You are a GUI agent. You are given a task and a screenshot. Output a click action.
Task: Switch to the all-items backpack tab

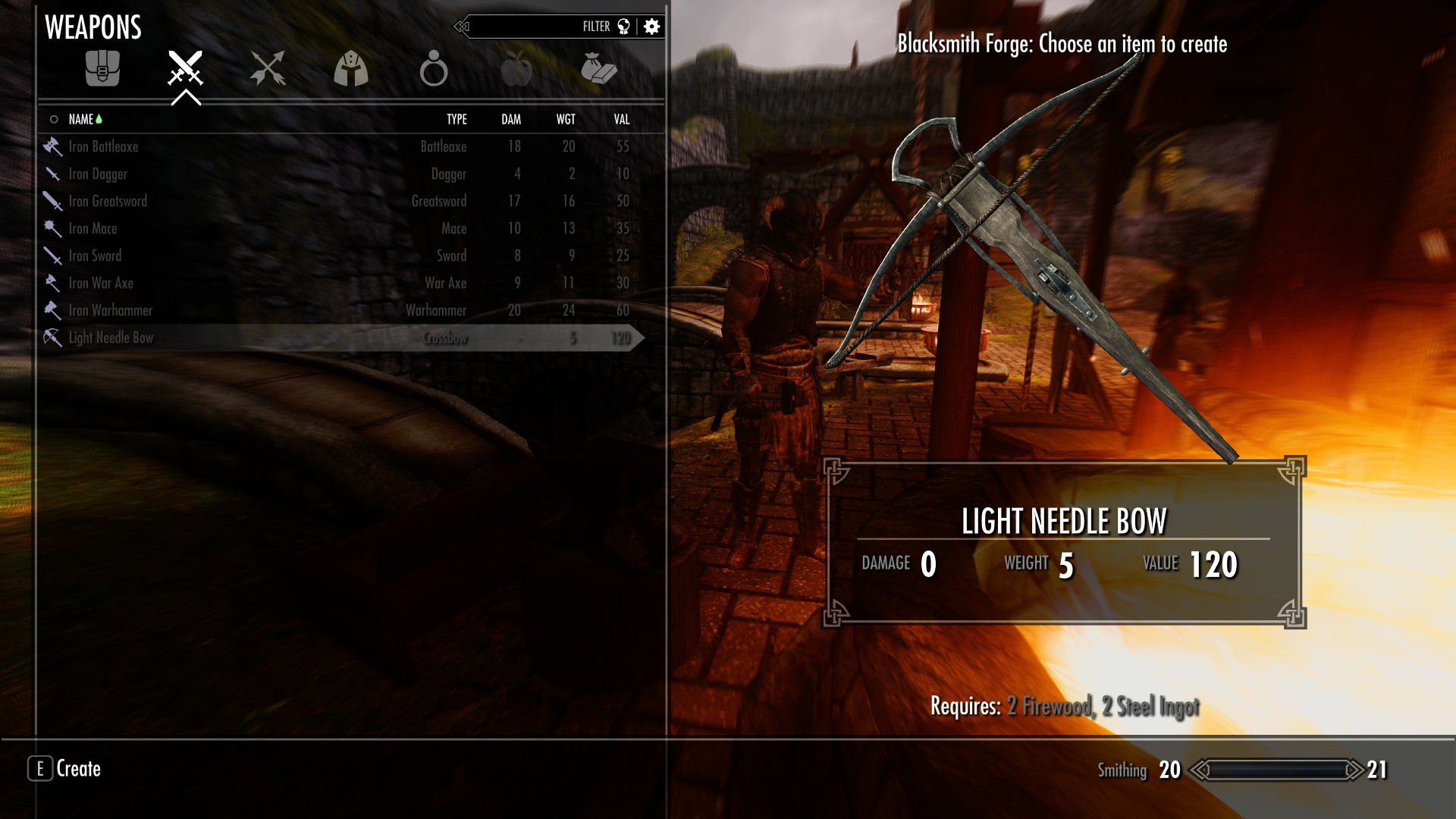click(102, 68)
